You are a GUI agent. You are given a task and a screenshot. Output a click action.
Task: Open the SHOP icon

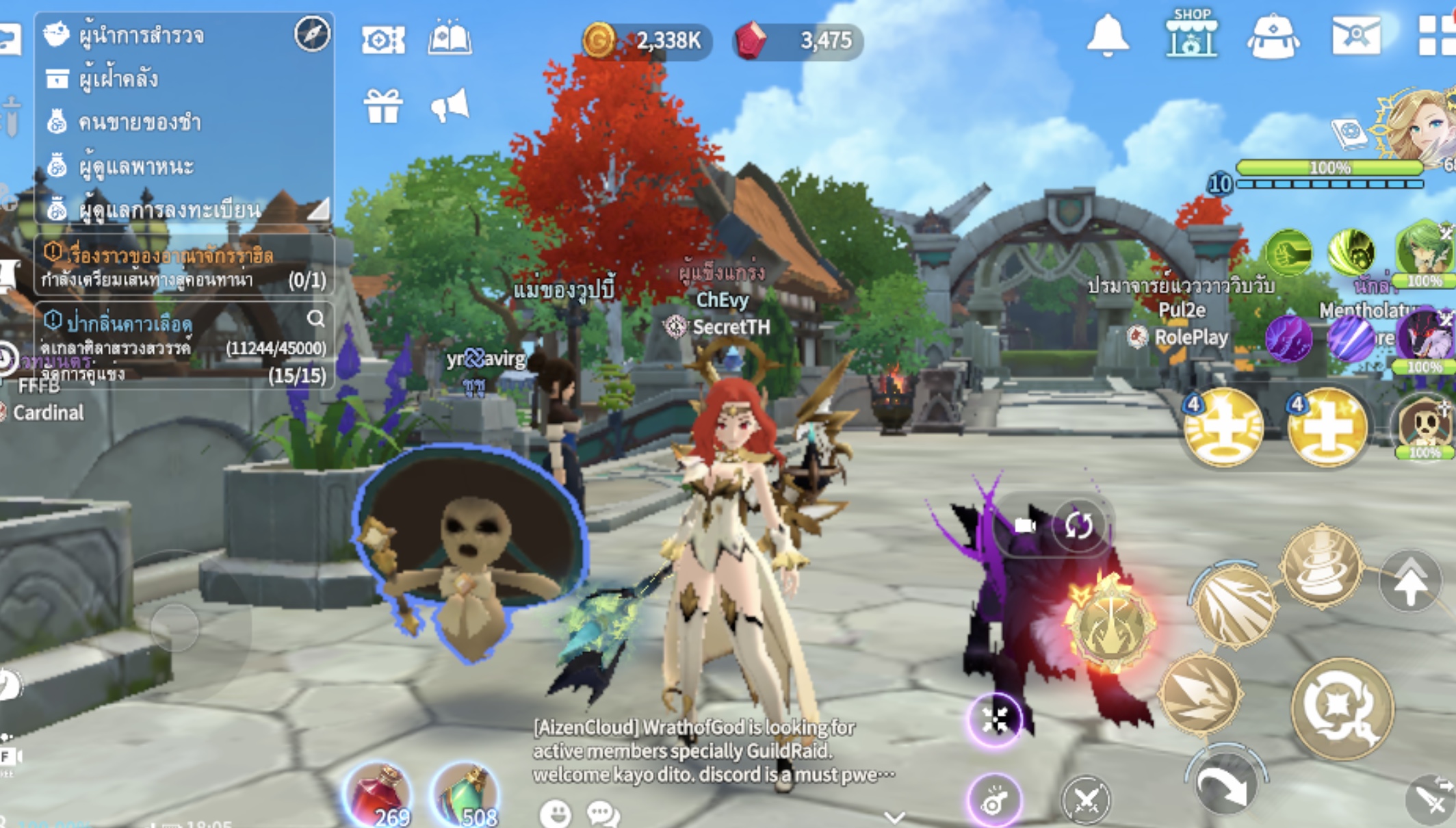(1191, 34)
